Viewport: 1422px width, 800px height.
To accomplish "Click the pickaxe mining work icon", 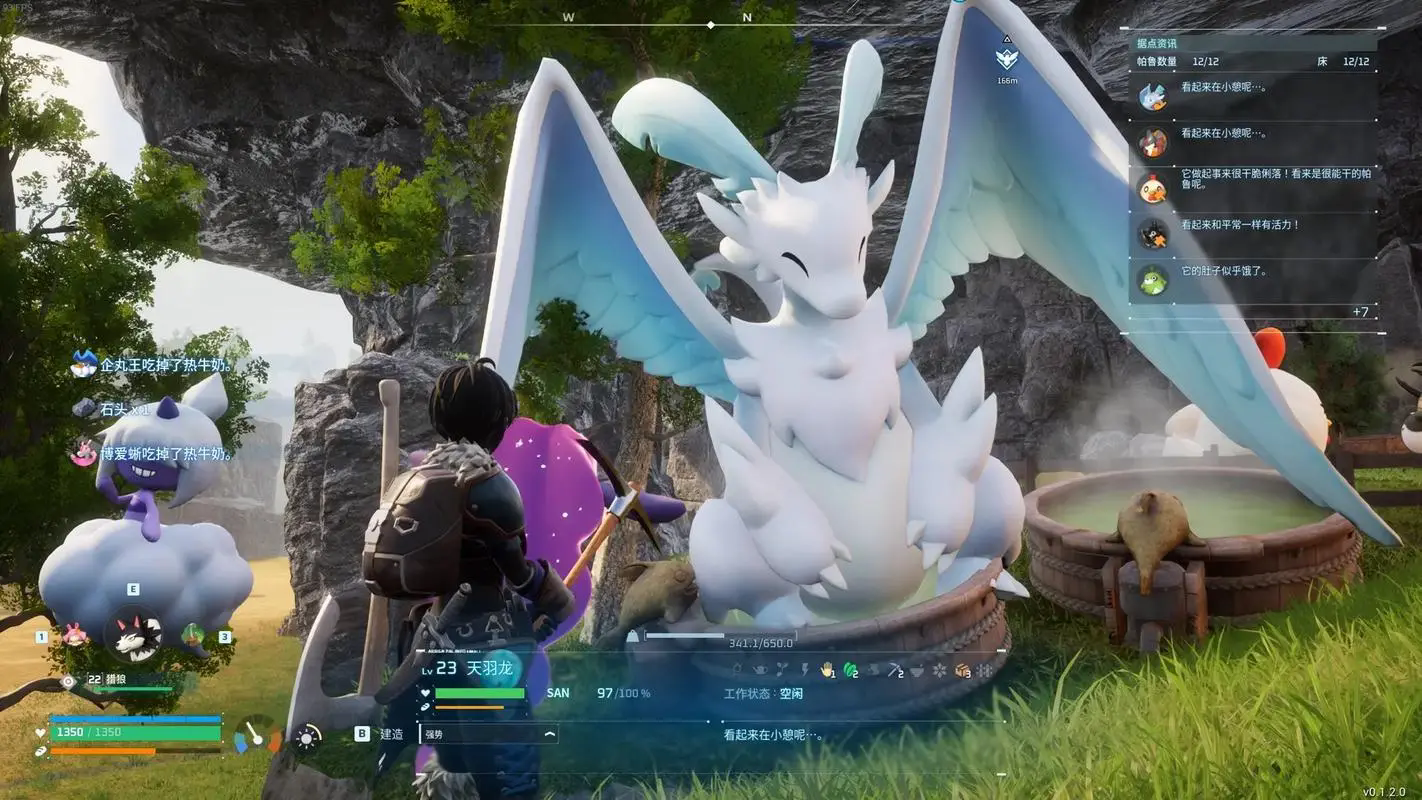I will click(895, 669).
